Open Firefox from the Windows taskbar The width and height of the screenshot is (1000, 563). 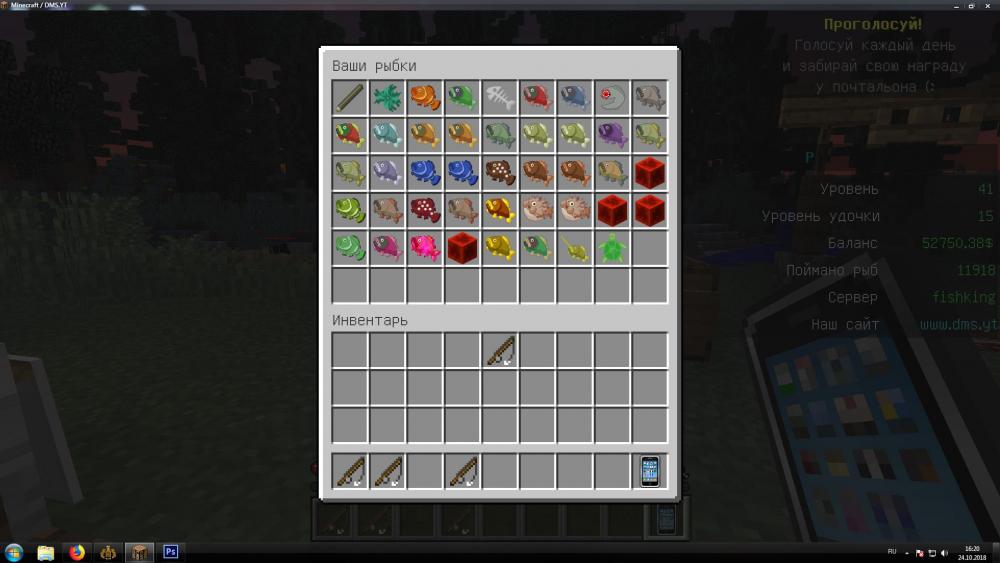76,552
